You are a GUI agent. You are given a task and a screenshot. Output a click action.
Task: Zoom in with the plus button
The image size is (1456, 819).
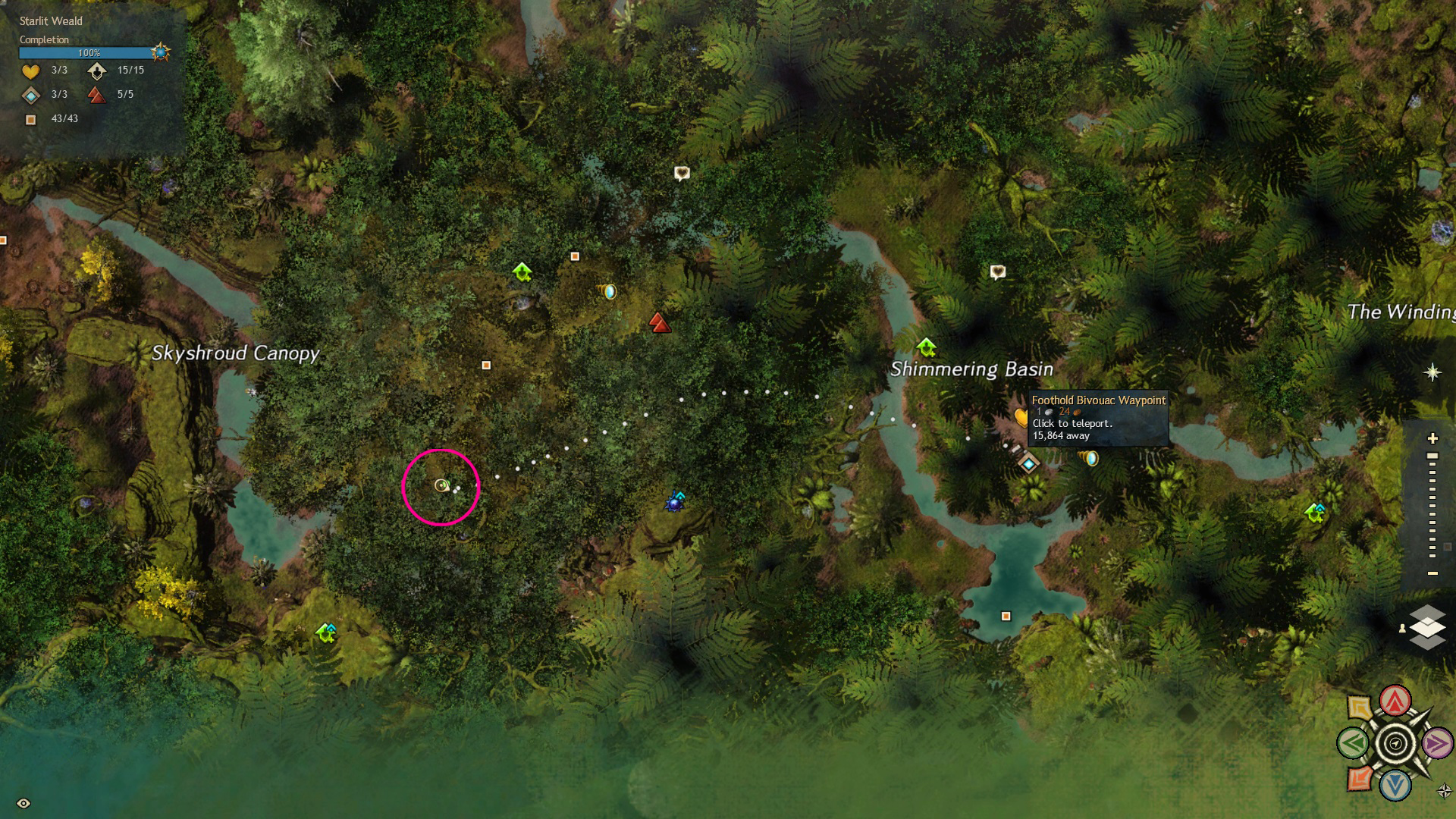[1432, 438]
